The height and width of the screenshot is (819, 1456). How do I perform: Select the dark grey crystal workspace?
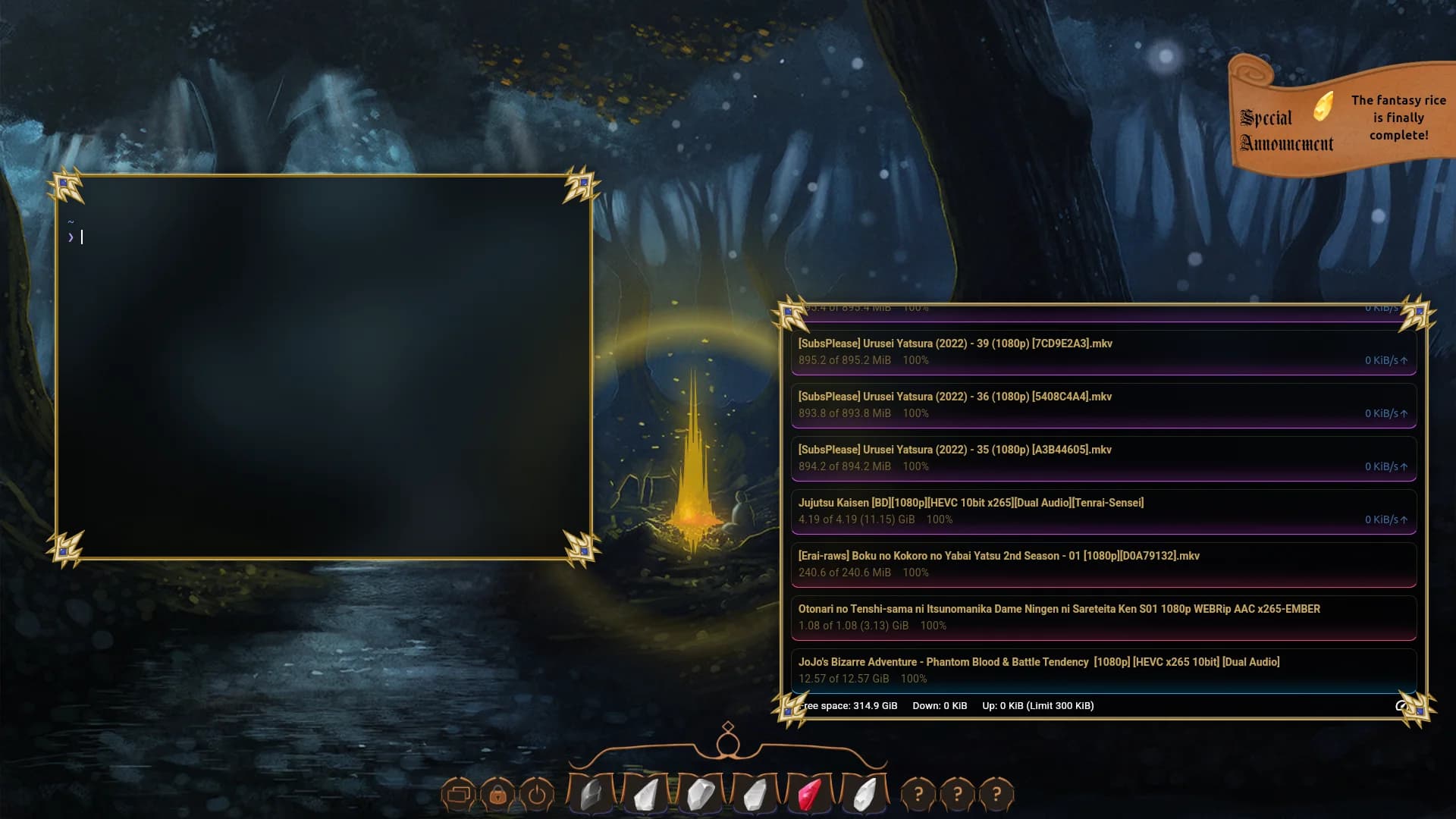pyautogui.click(x=591, y=795)
